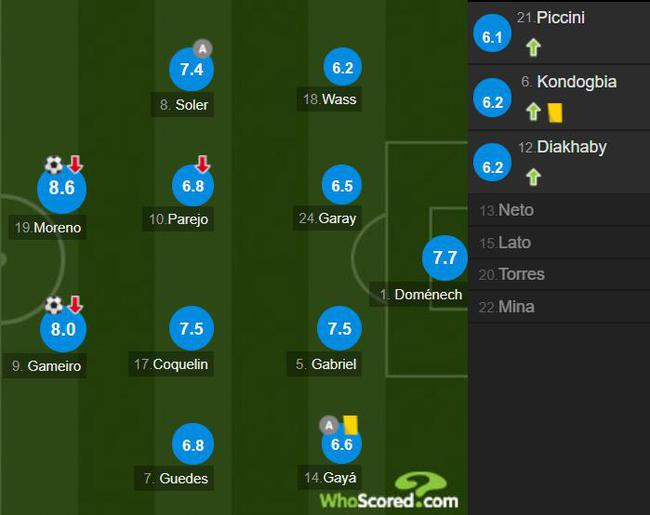Choose Parejo's 6.8 rating circle
This screenshot has height=515, width=650.
pos(194,187)
